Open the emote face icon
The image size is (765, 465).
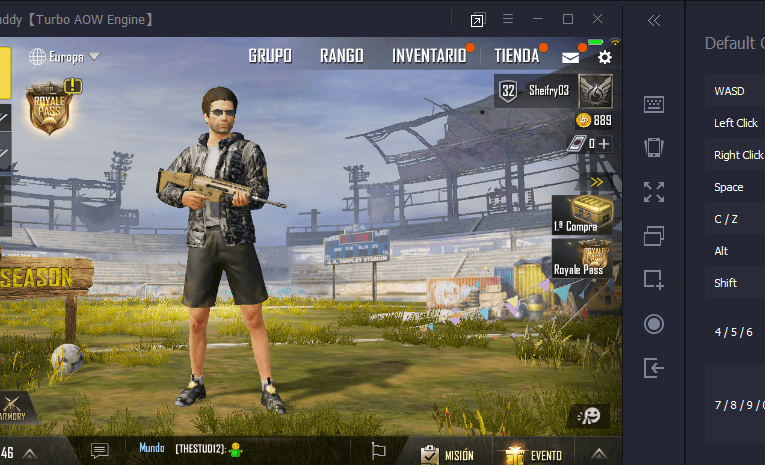590,415
